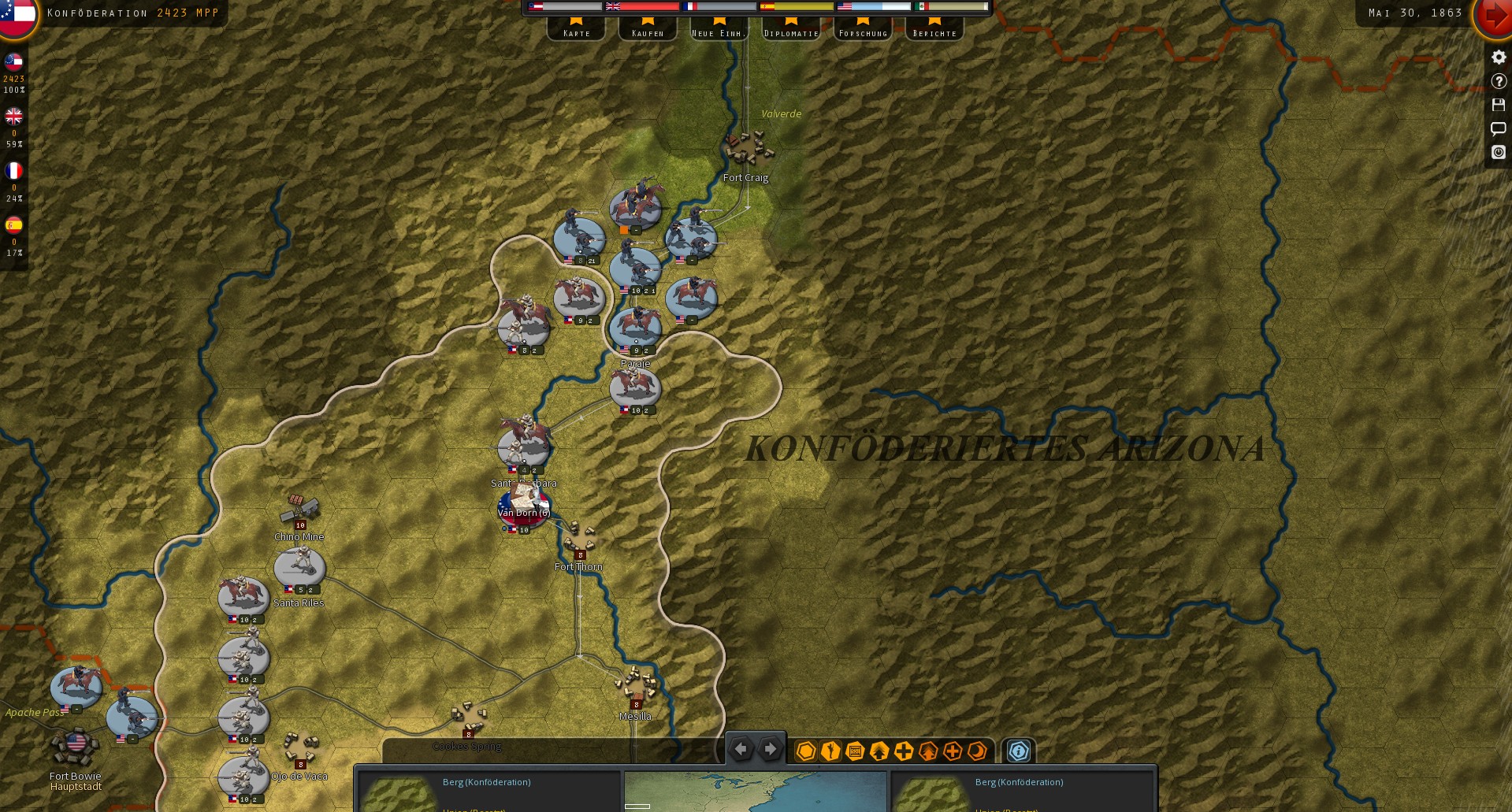The height and width of the screenshot is (812, 1512).
Task: Select the soldier unit mode icon in bottom toolbar
Action: [x=830, y=751]
